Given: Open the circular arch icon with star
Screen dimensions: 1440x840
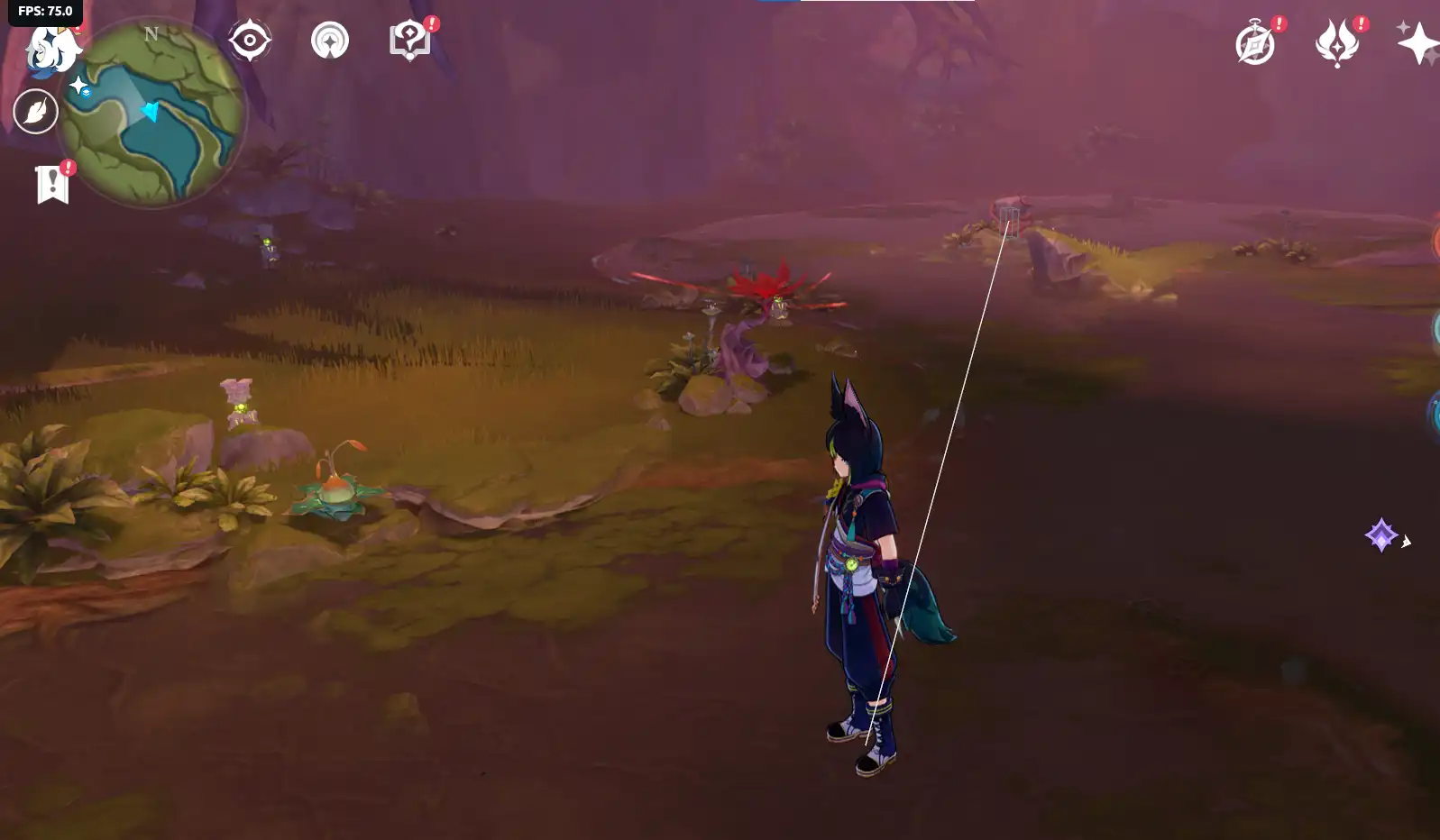Looking at the screenshot, I should (x=330, y=41).
